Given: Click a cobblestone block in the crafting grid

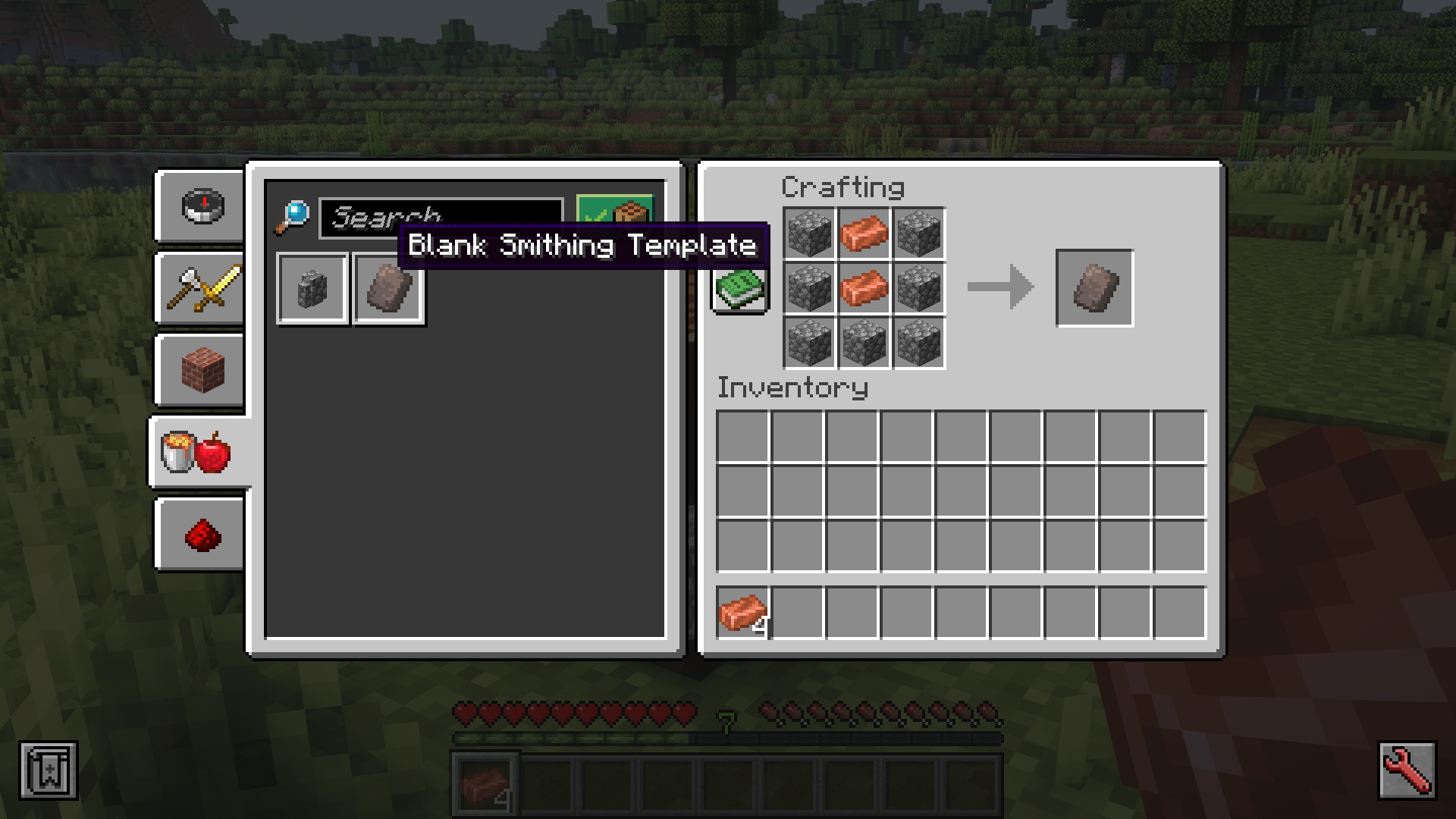Looking at the screenshot, I should pyautogui.click(x=809, y=234).
